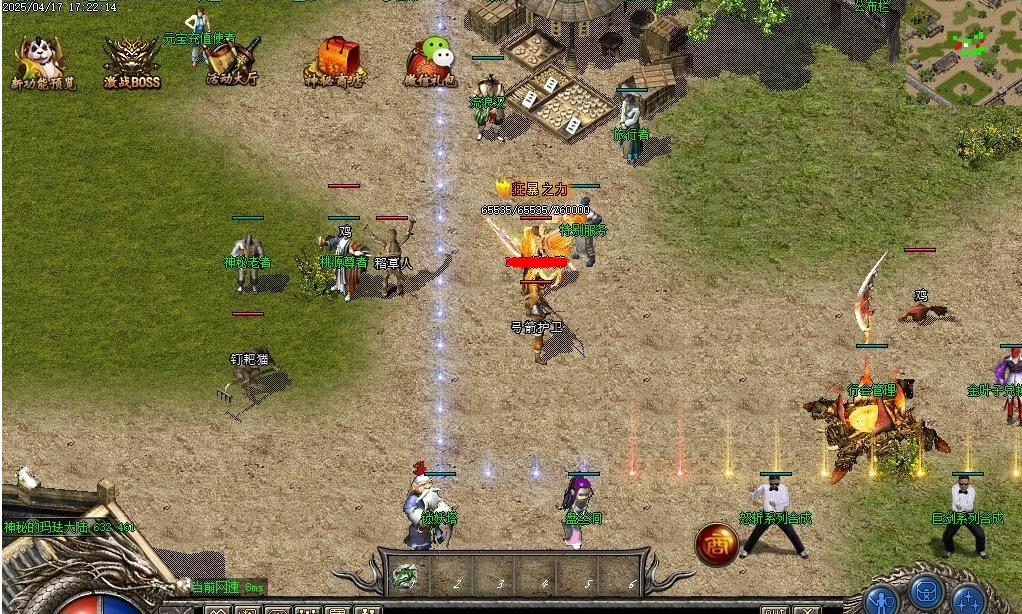
Task: Open the round red 商 shop button
Action: 716,543
